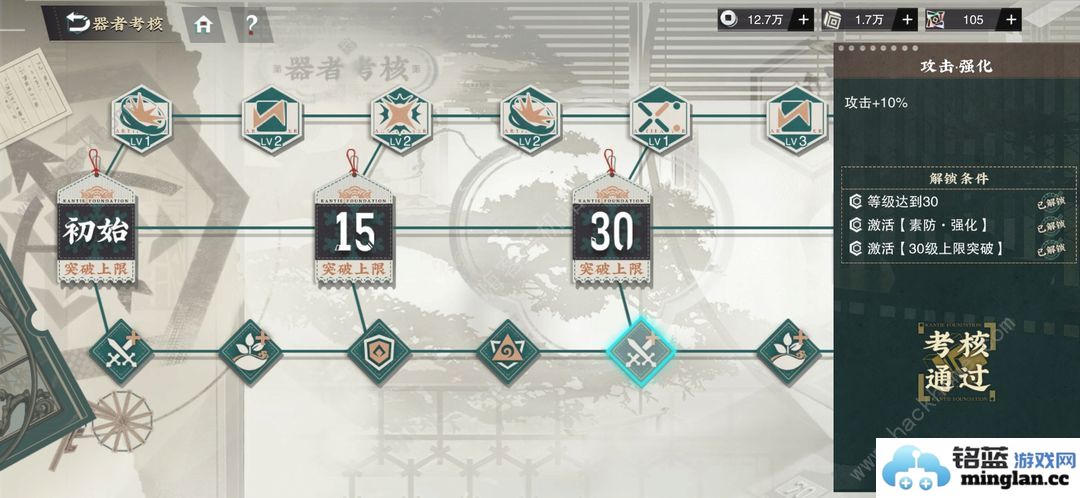This screenshot has width=1080, height=498.
Task: Go back via the 器者考核 return button
Action: click(x=113, y=24)
